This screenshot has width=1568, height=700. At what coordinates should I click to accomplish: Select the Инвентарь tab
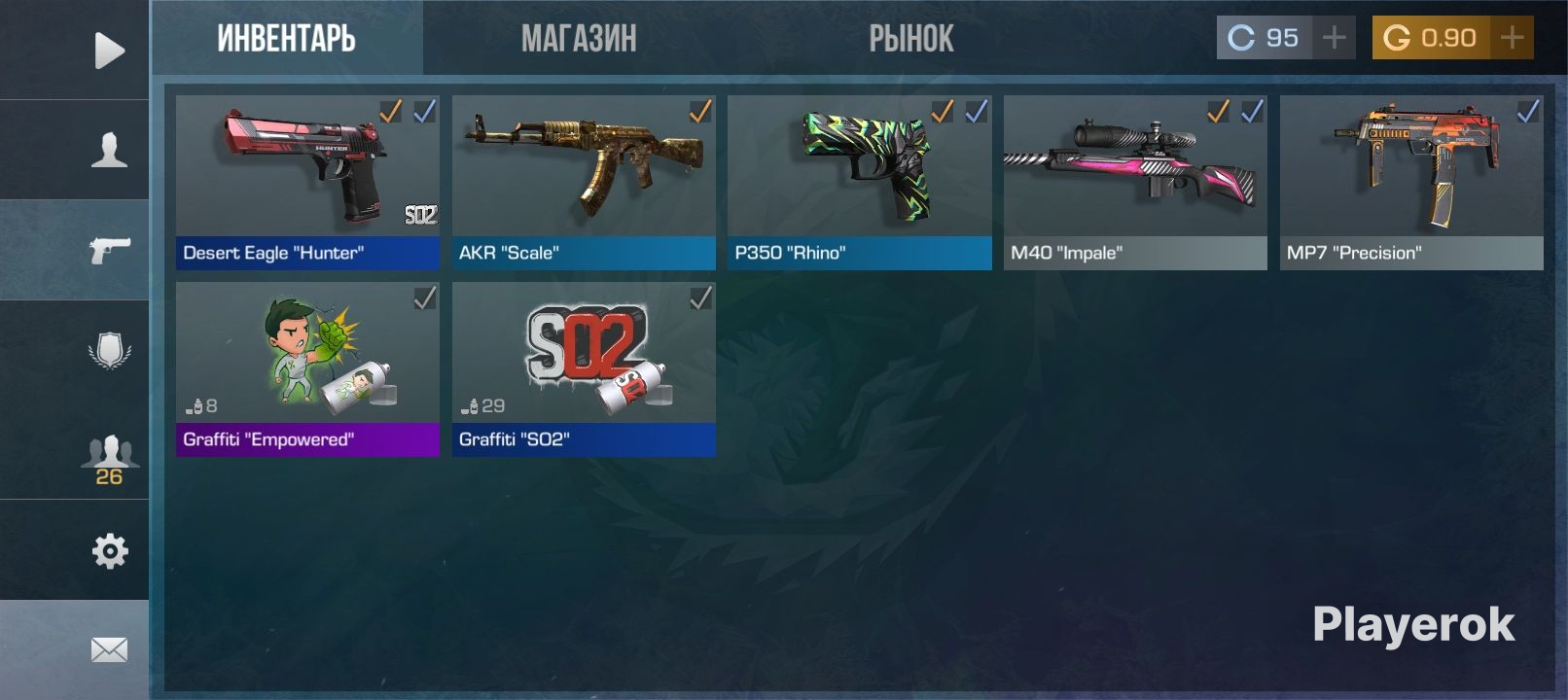click(287, 39)
